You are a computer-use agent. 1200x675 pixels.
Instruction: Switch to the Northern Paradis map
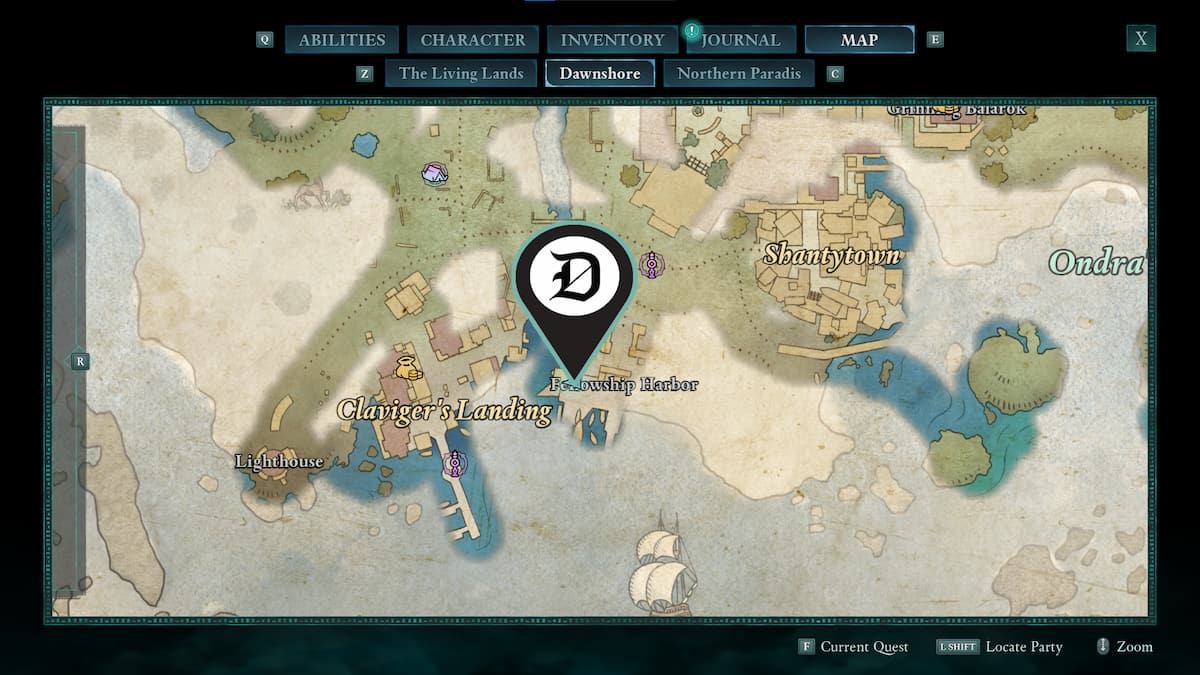pos(739,73)
